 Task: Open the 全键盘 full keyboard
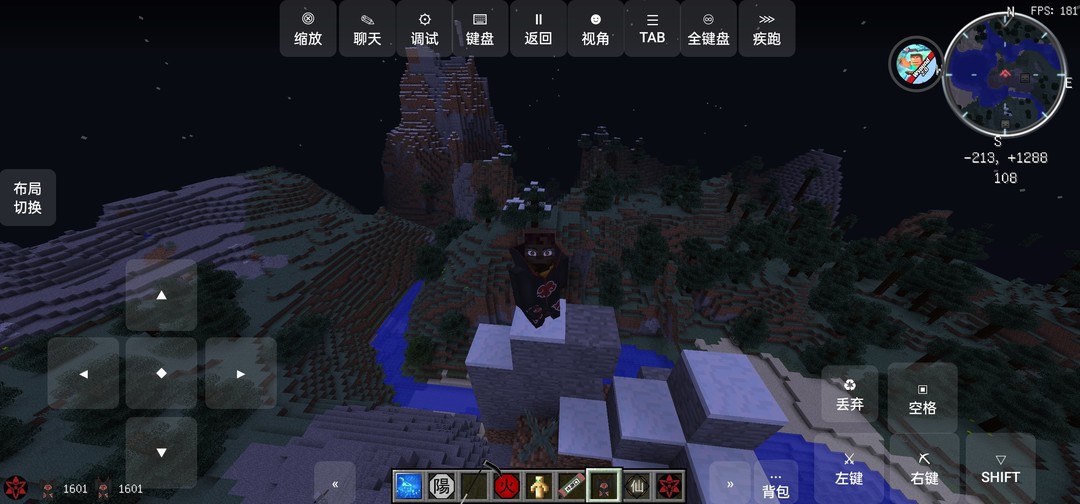click(709, 28)
